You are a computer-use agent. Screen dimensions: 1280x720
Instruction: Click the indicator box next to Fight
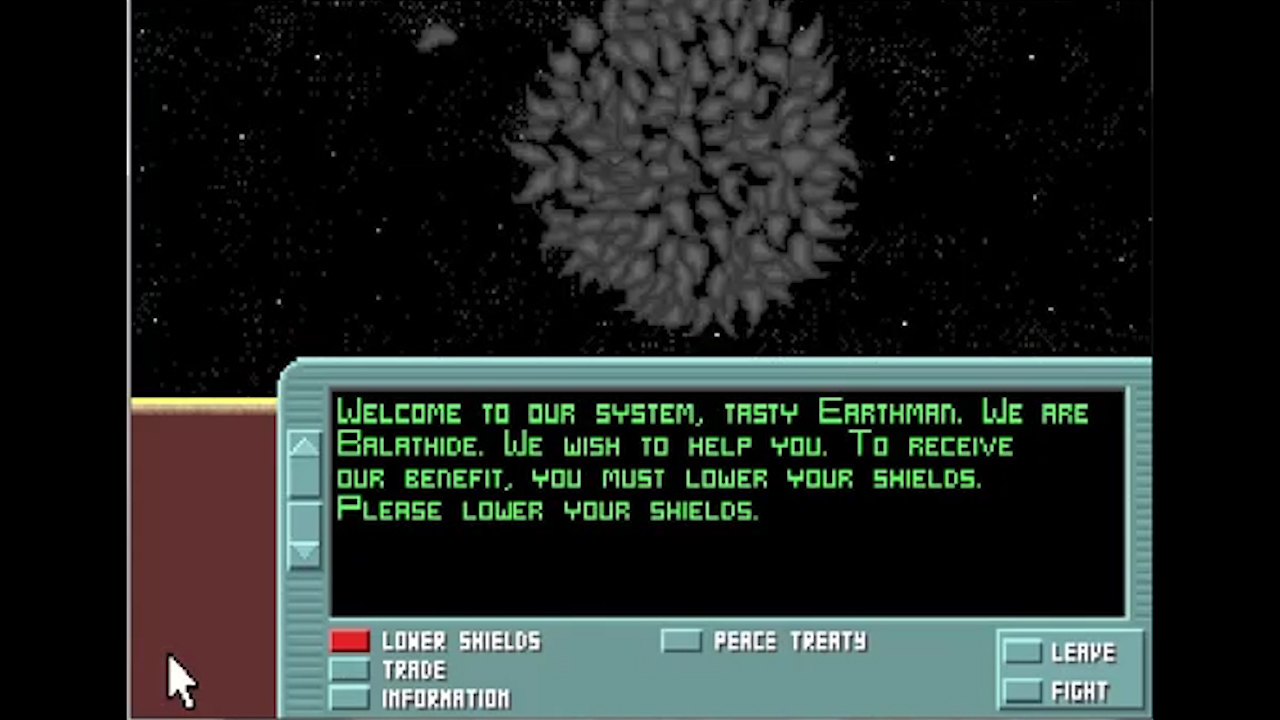pyautogui.click(x=1025, y=690)
